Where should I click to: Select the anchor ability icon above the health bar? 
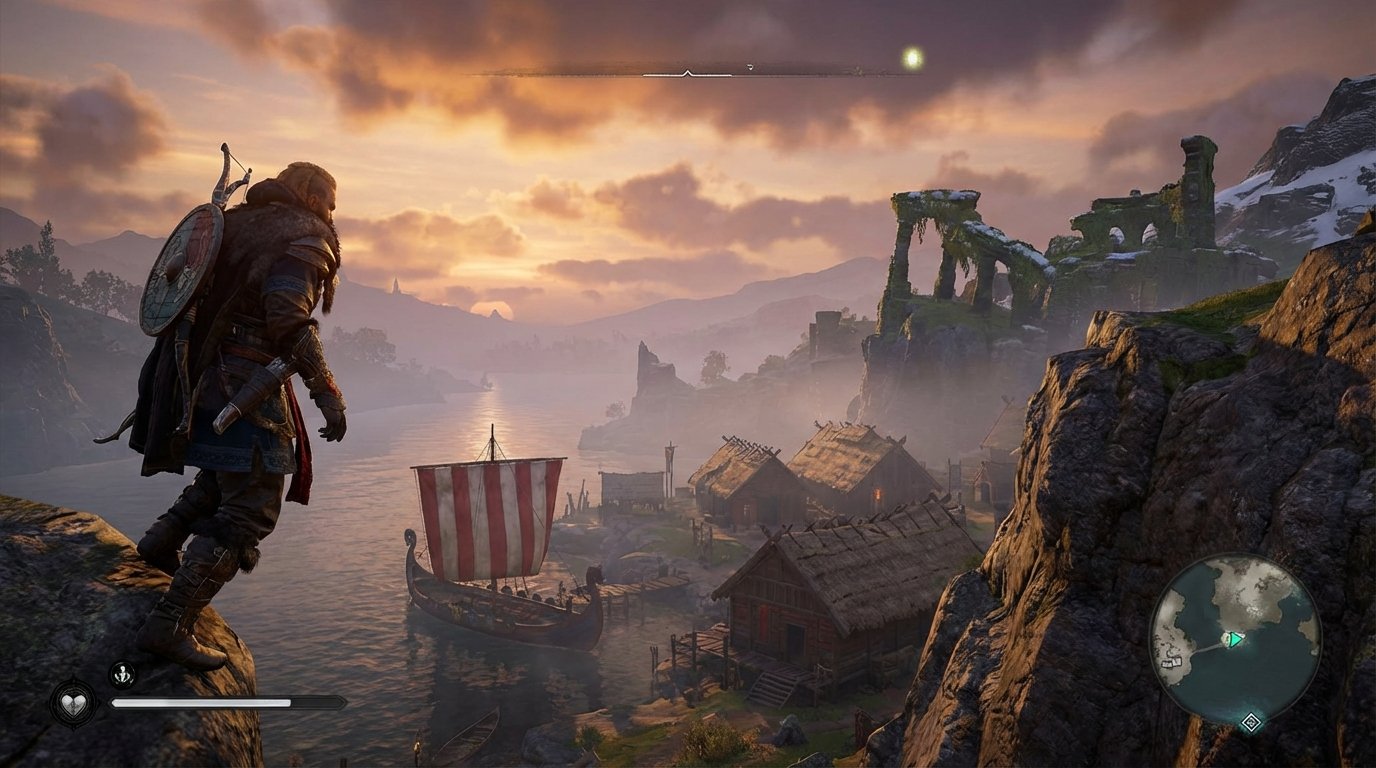pos(122,673)
